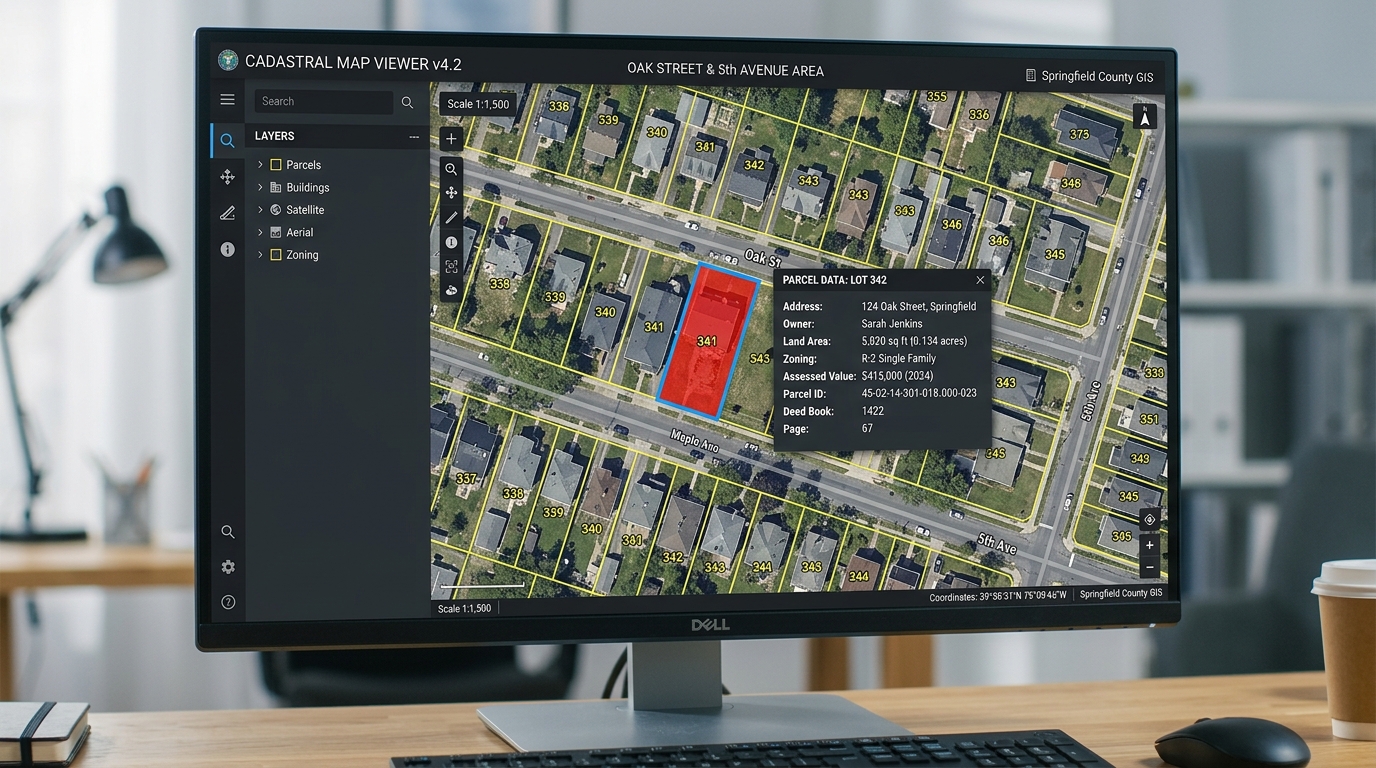Image resolution: width=1376 pixels, height=768 pixels.
Task: Close the Parcel Data Lot 342 popup
Action: click(x=979, y=280)
